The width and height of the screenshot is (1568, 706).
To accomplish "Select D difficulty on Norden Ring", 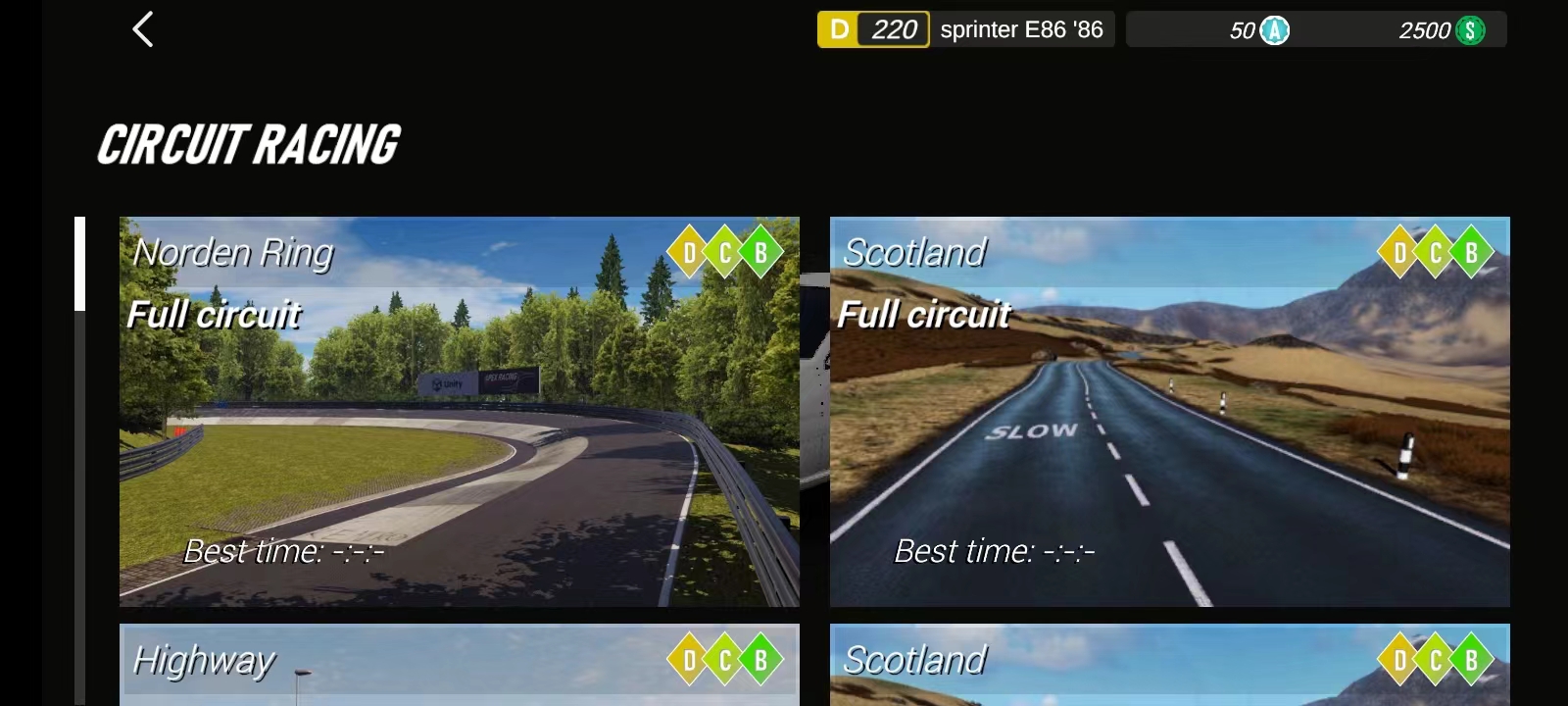I will tap(687, 252).
